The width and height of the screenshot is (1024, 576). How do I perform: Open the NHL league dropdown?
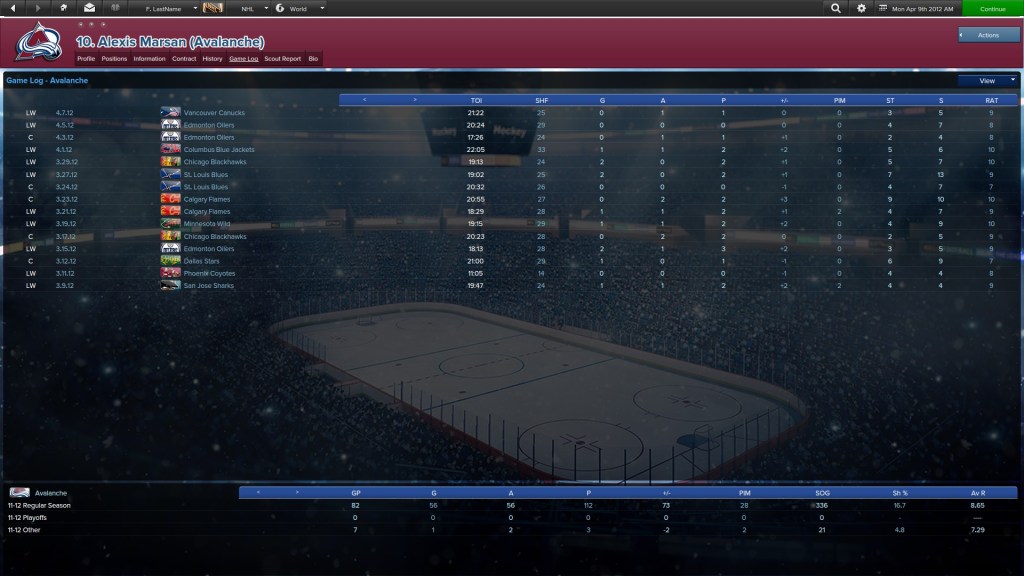point(254,8)
